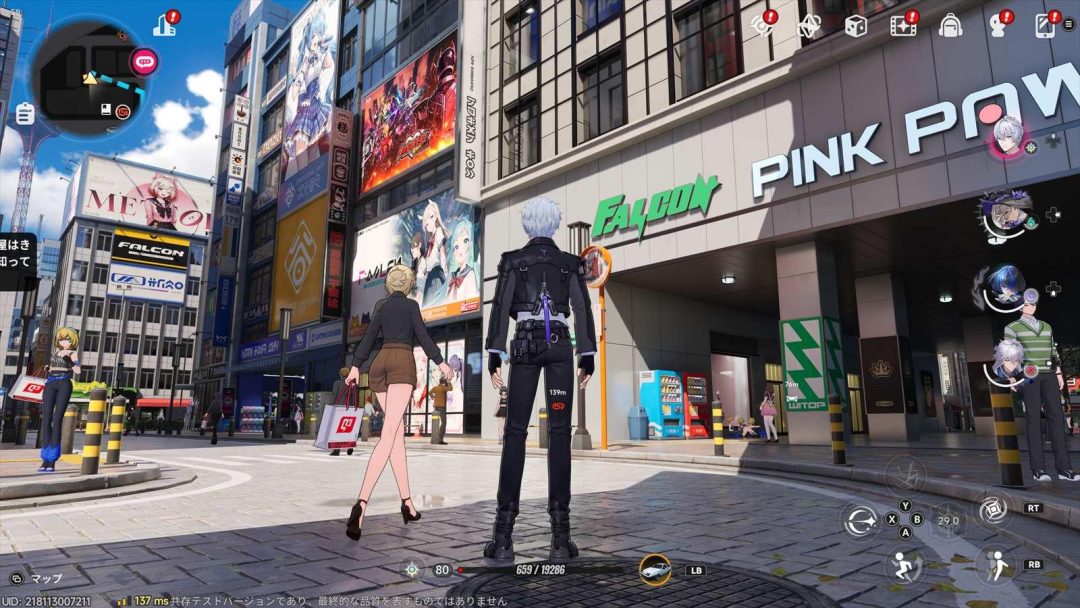Open the city buildings icon

tap(164, 25)
